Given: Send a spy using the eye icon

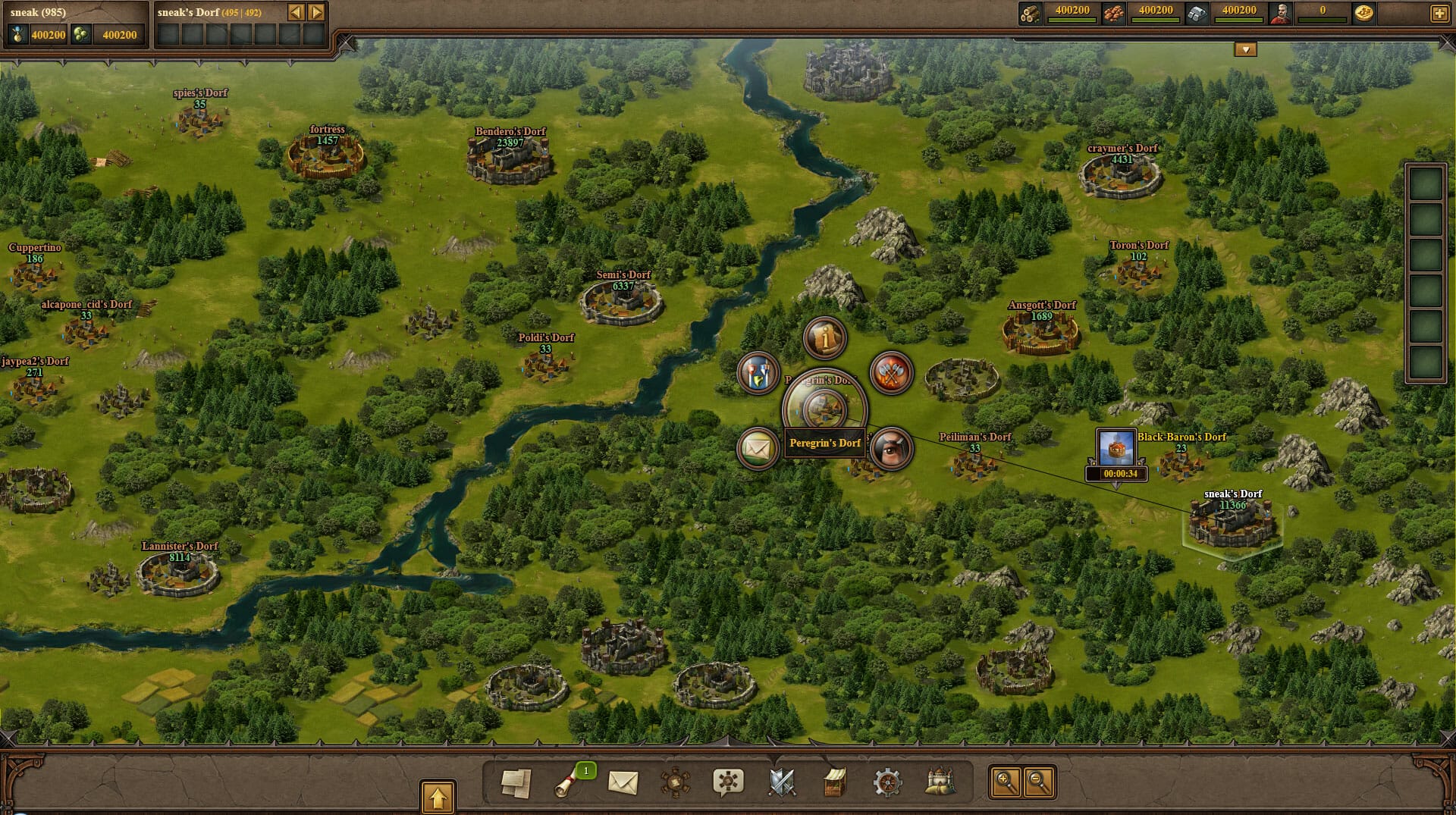Looking at the screenshot, I should 891,449.
